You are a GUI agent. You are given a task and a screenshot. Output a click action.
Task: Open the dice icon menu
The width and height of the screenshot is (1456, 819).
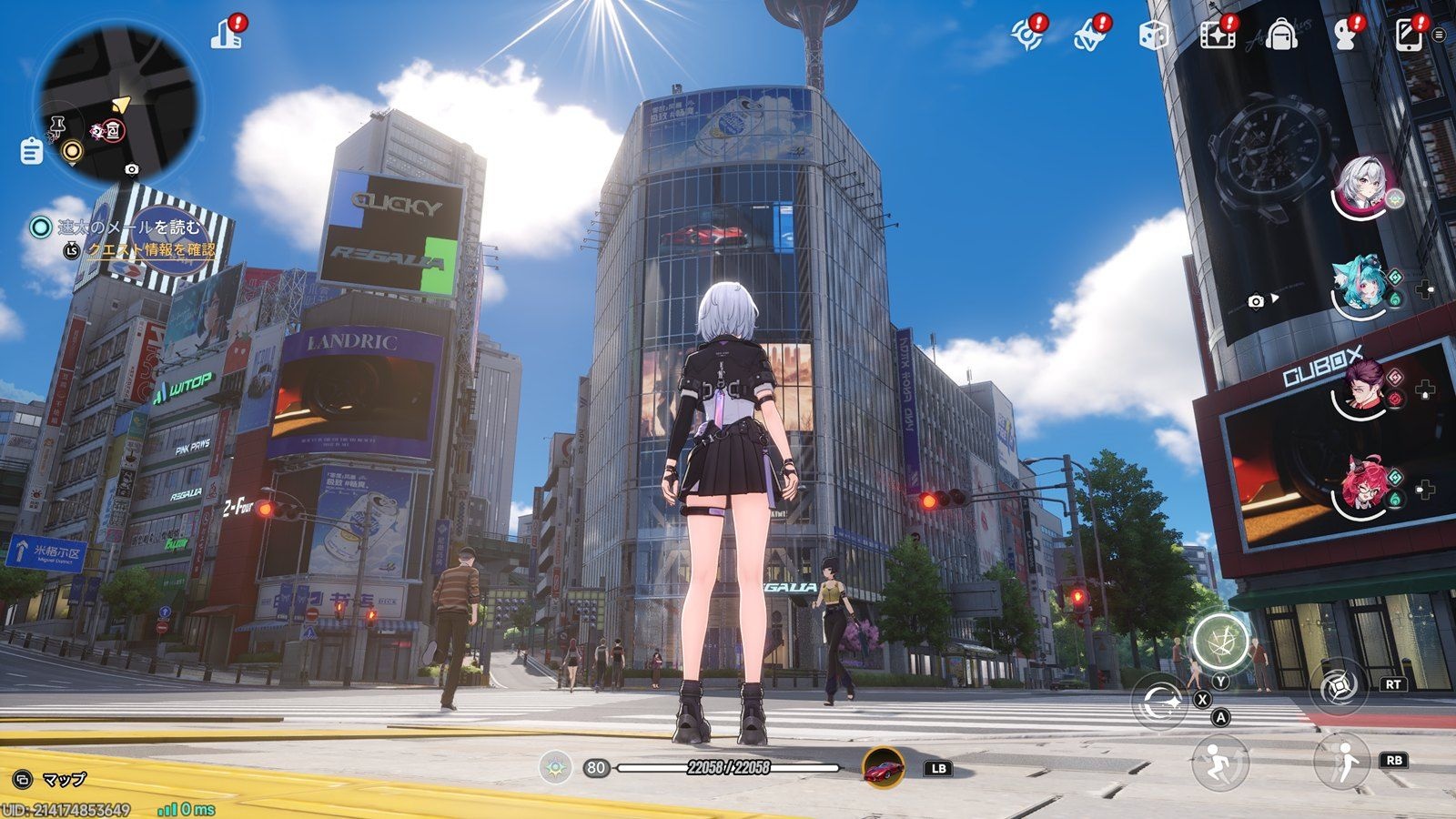(1153, 35)
